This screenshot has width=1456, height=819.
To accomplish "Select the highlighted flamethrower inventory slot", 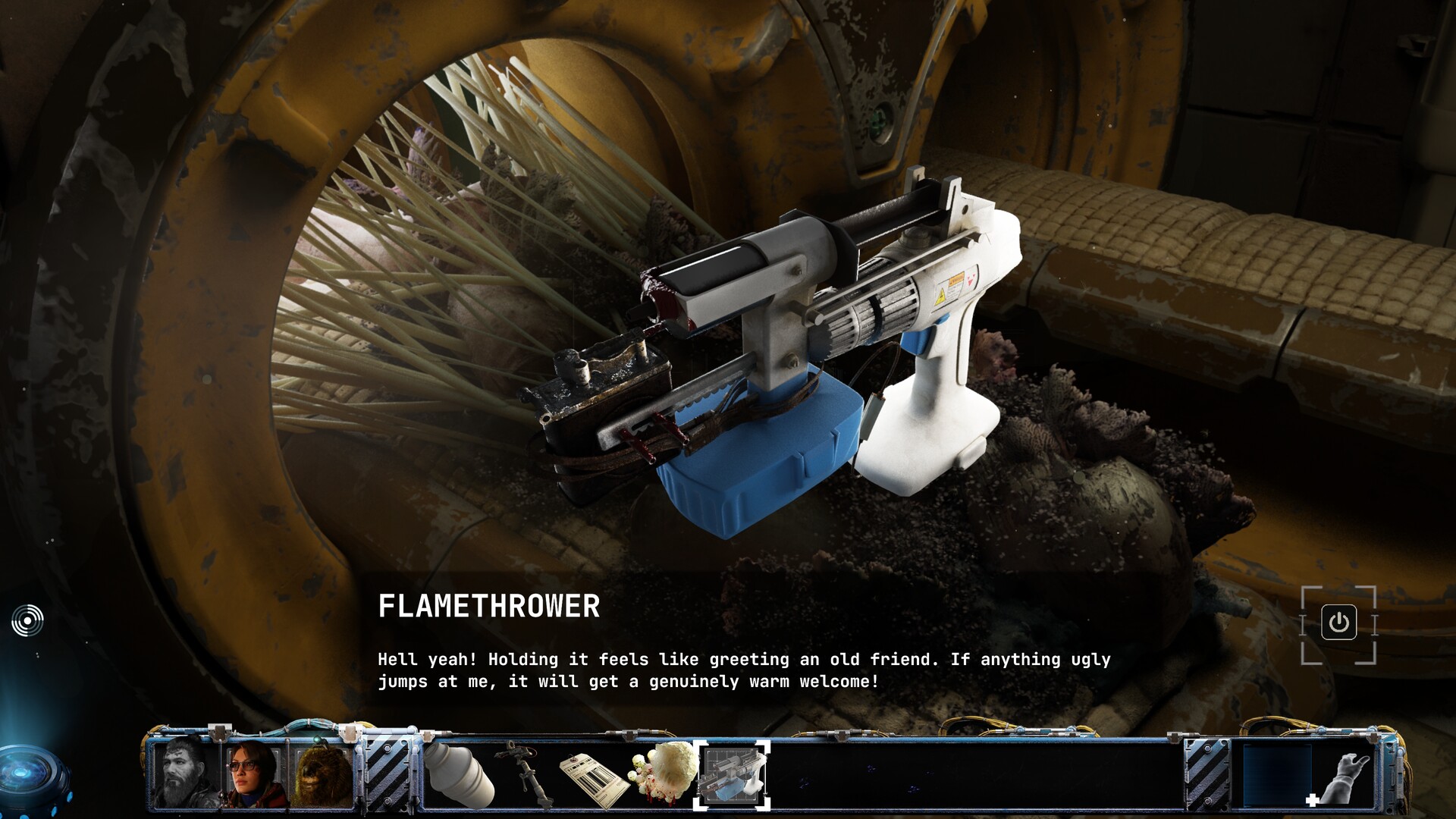I will tap(732, 775).
